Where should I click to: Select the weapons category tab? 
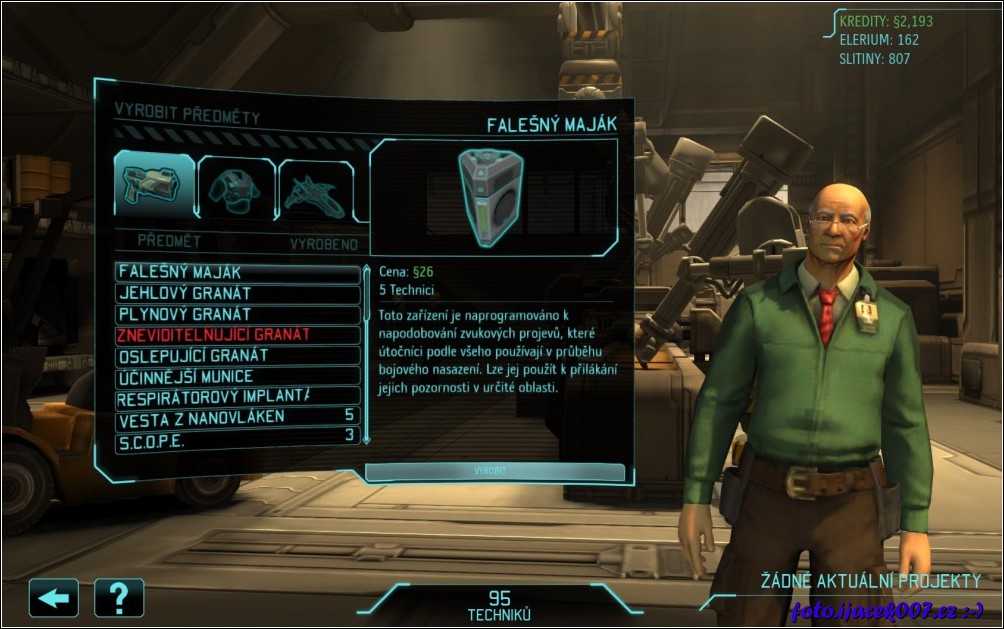point(153,186)
